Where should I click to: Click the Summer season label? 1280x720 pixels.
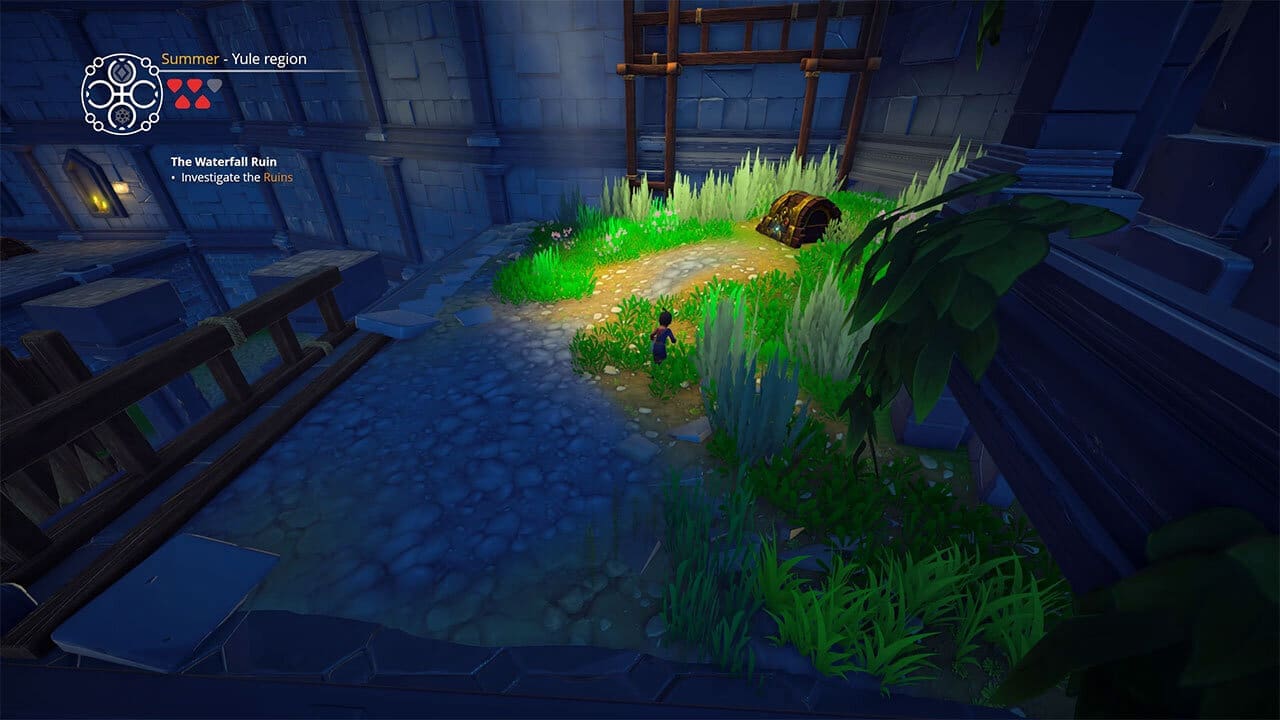tap(190, 60)
